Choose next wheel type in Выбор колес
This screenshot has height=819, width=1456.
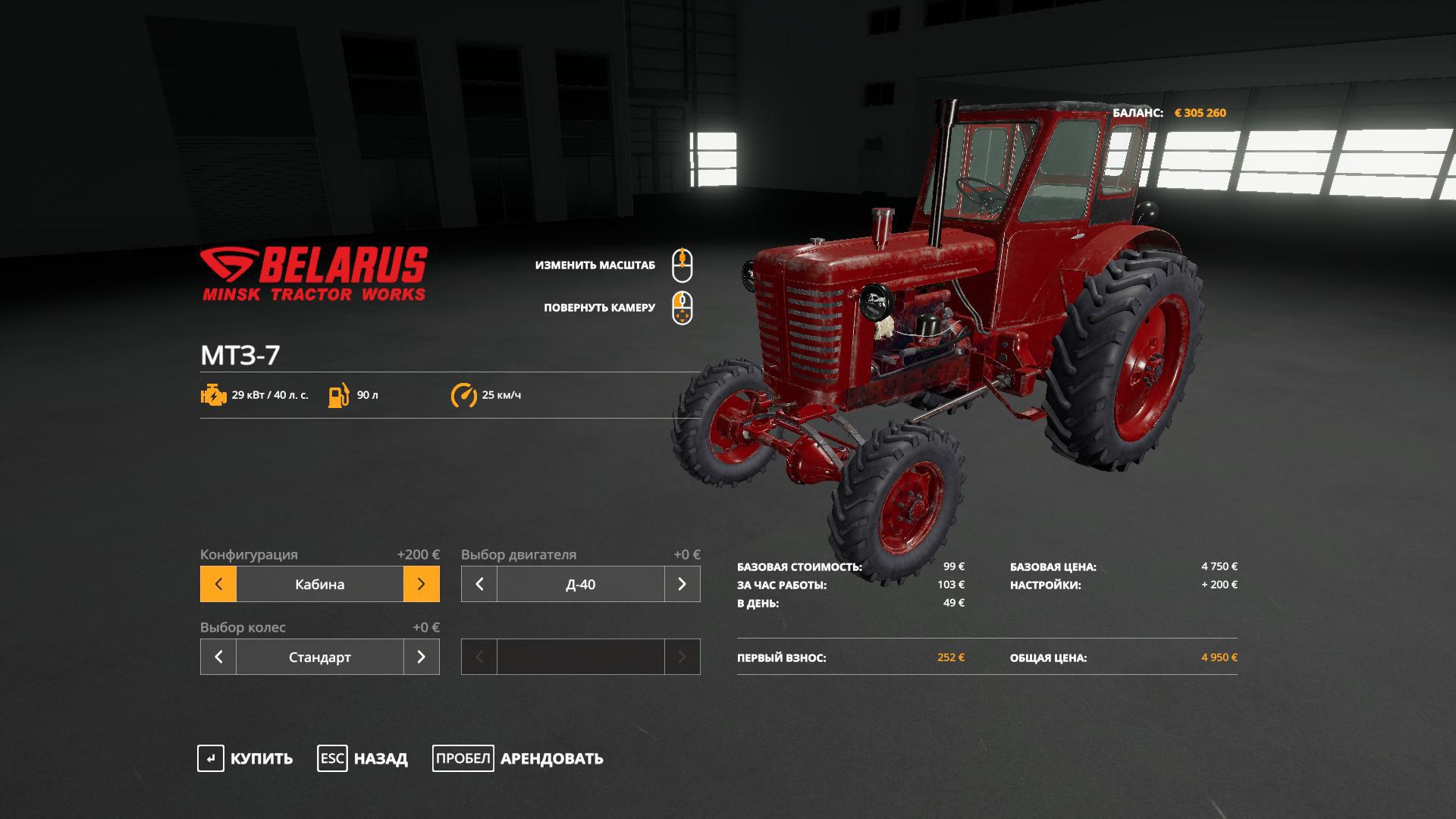(422, 657)
